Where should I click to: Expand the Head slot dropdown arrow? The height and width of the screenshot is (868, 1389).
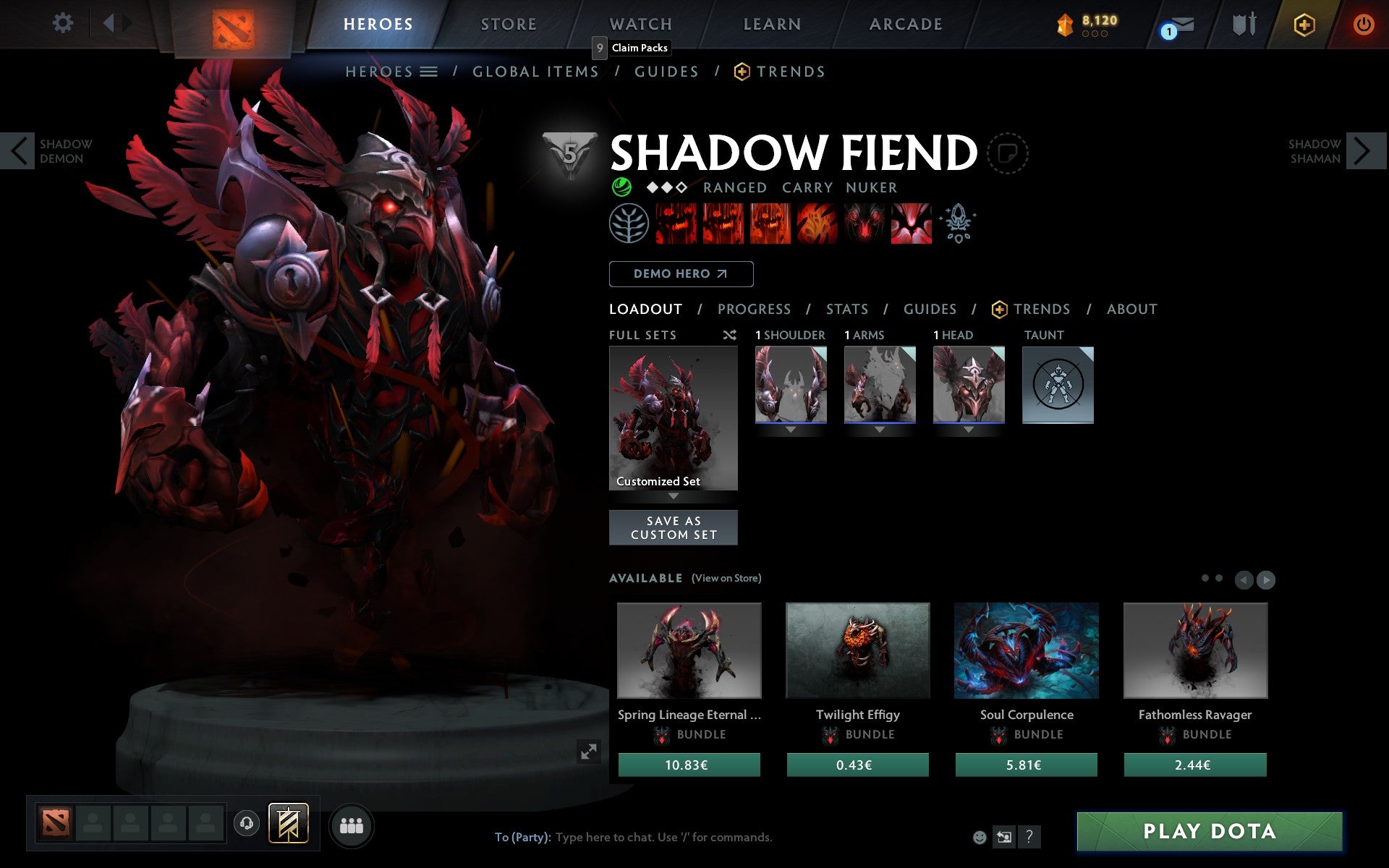(x=969, y=428)
